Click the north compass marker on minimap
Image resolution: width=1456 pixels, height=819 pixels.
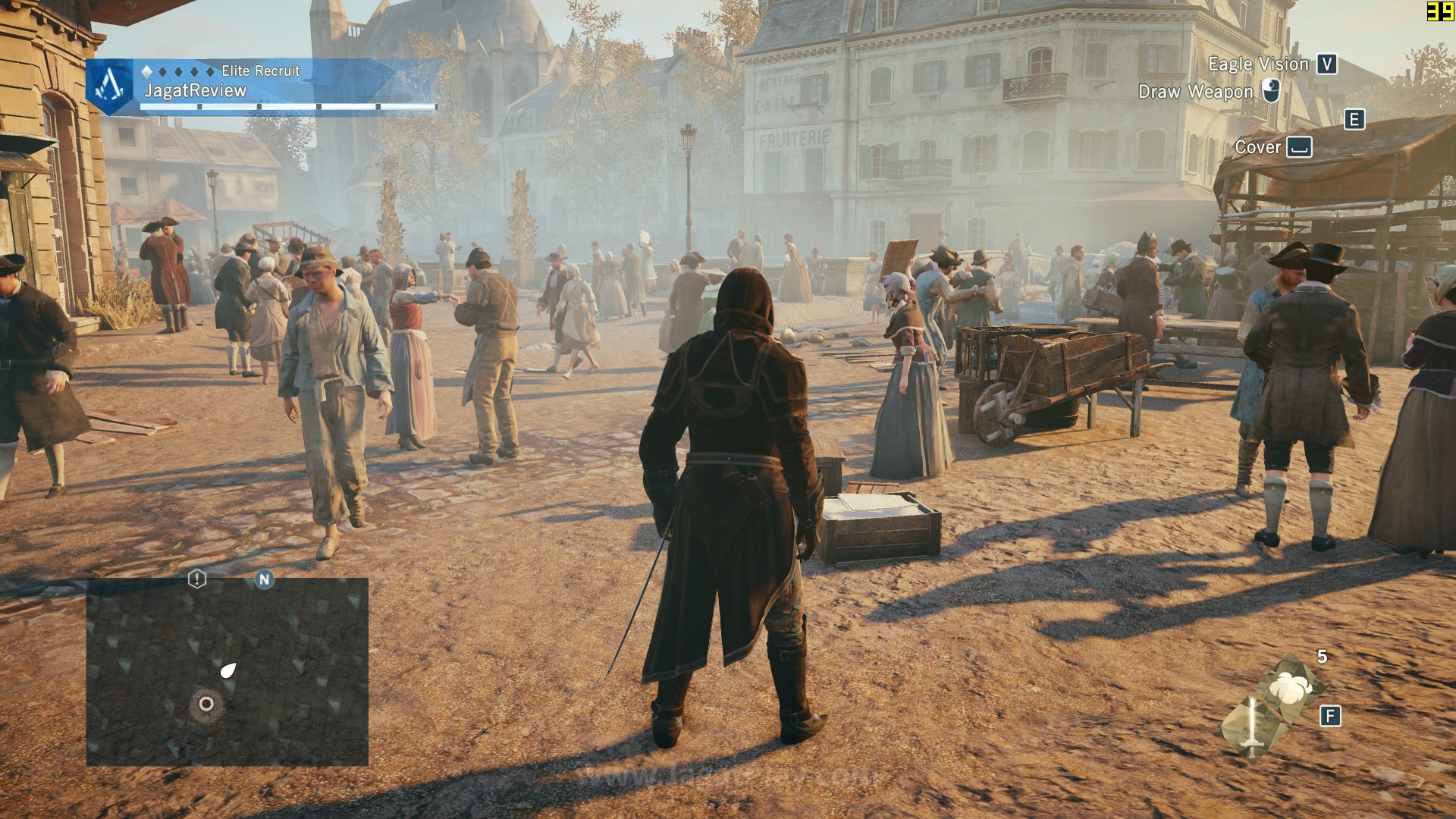click(x=264, y=579)
